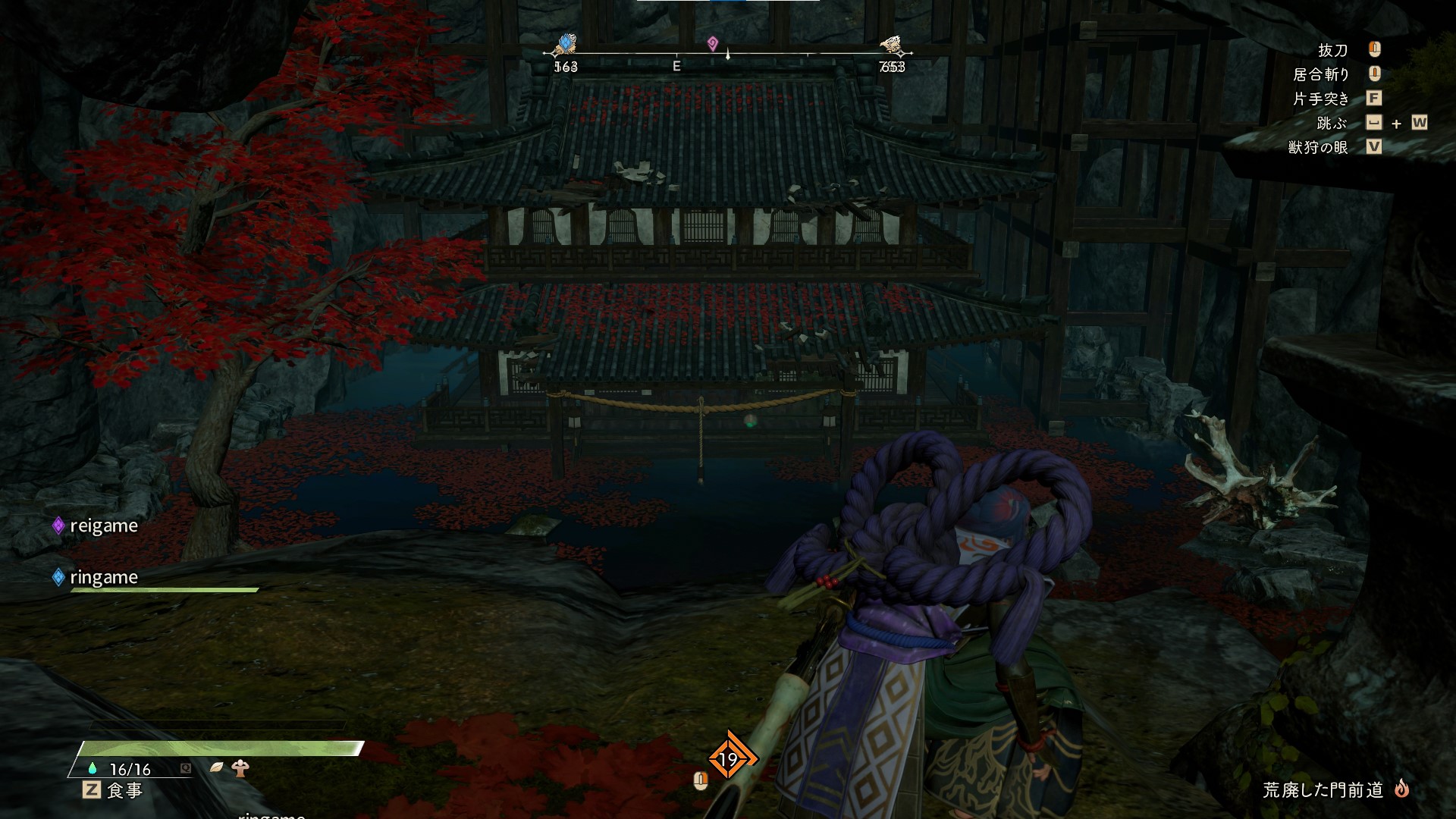Click the leaf status icon
Screen dimensions: 1456x819
217,768
